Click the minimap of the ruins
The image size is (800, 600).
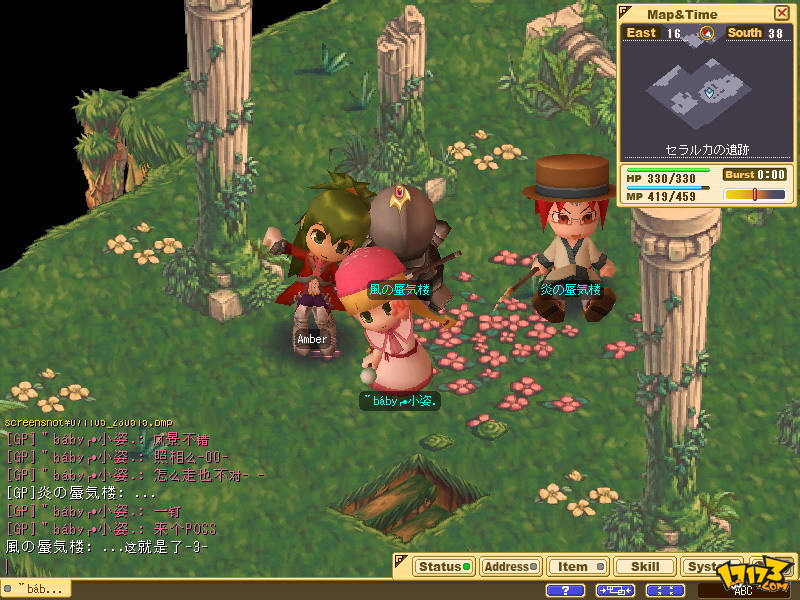[x=706, y=93]
